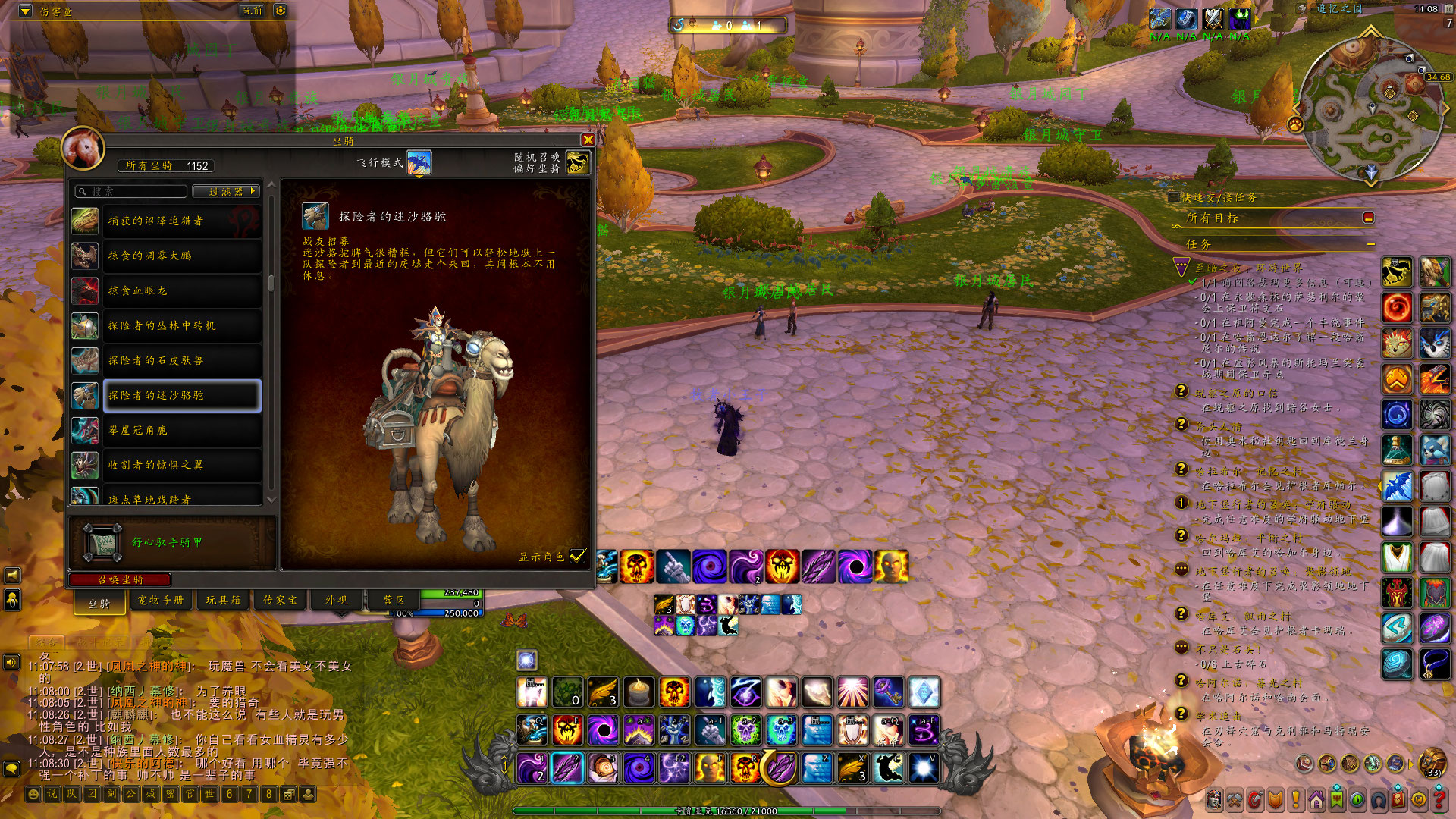This screenshot has width=1456, height=819.
Task: Switch to the 宠物手册 pet journal tab
Action: (161, 600)
